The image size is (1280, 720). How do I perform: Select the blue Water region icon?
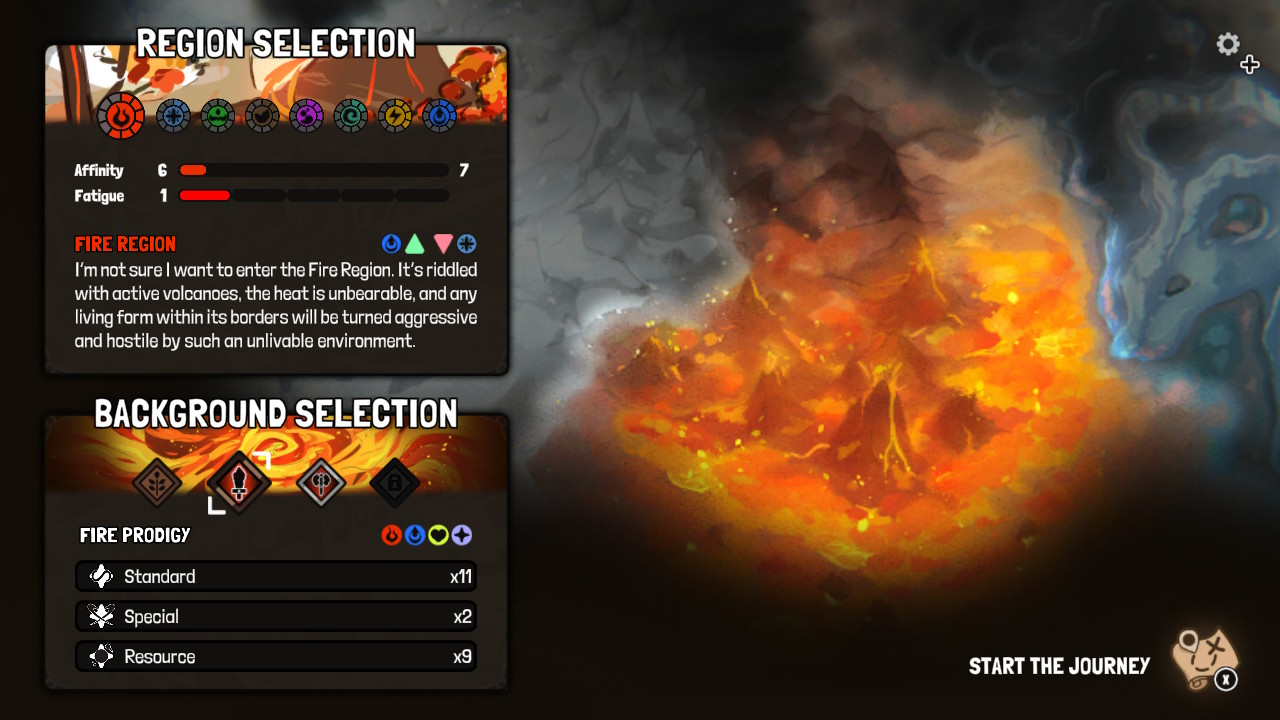pos(438,115)
